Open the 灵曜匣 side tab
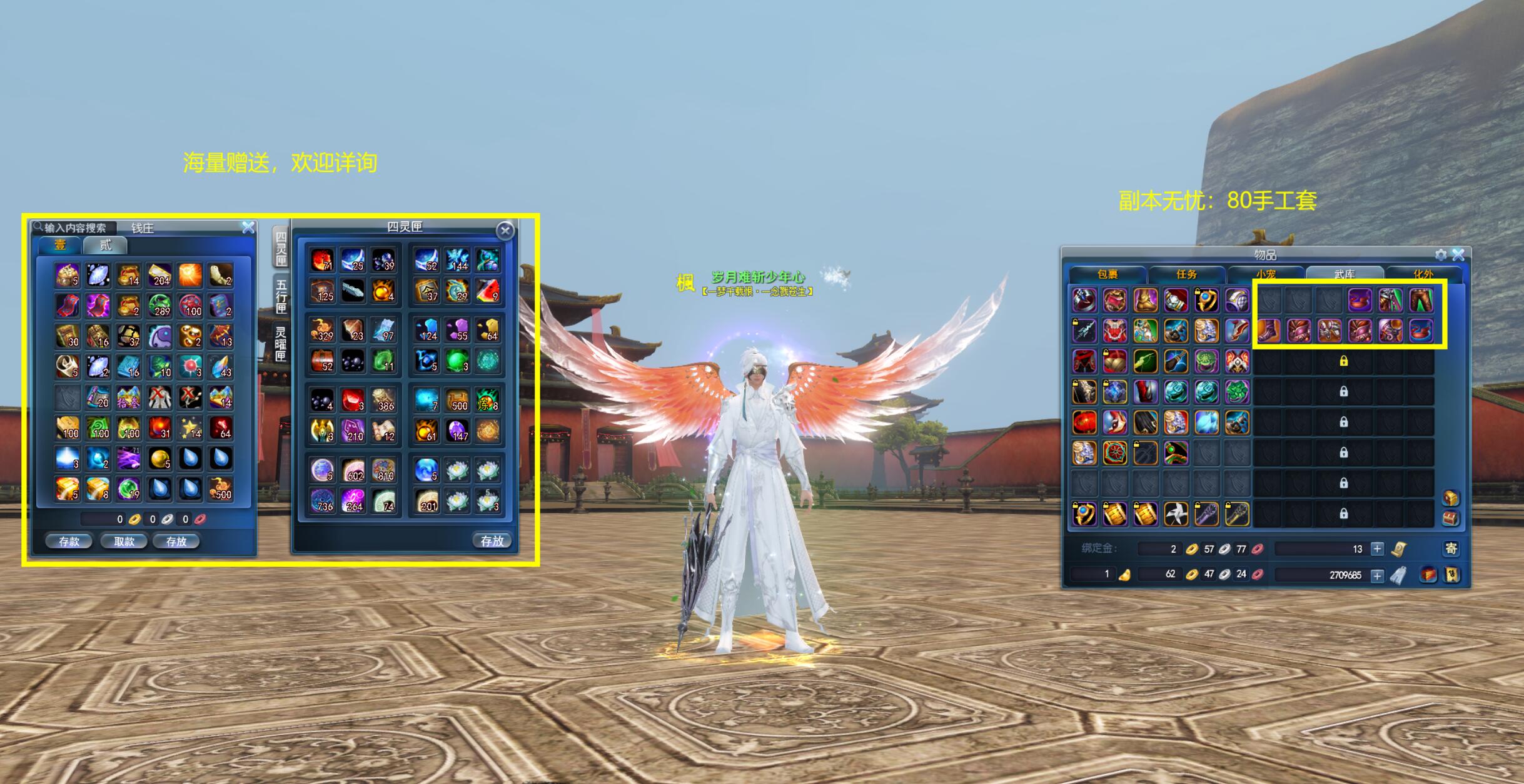 [x=281, y=343]
